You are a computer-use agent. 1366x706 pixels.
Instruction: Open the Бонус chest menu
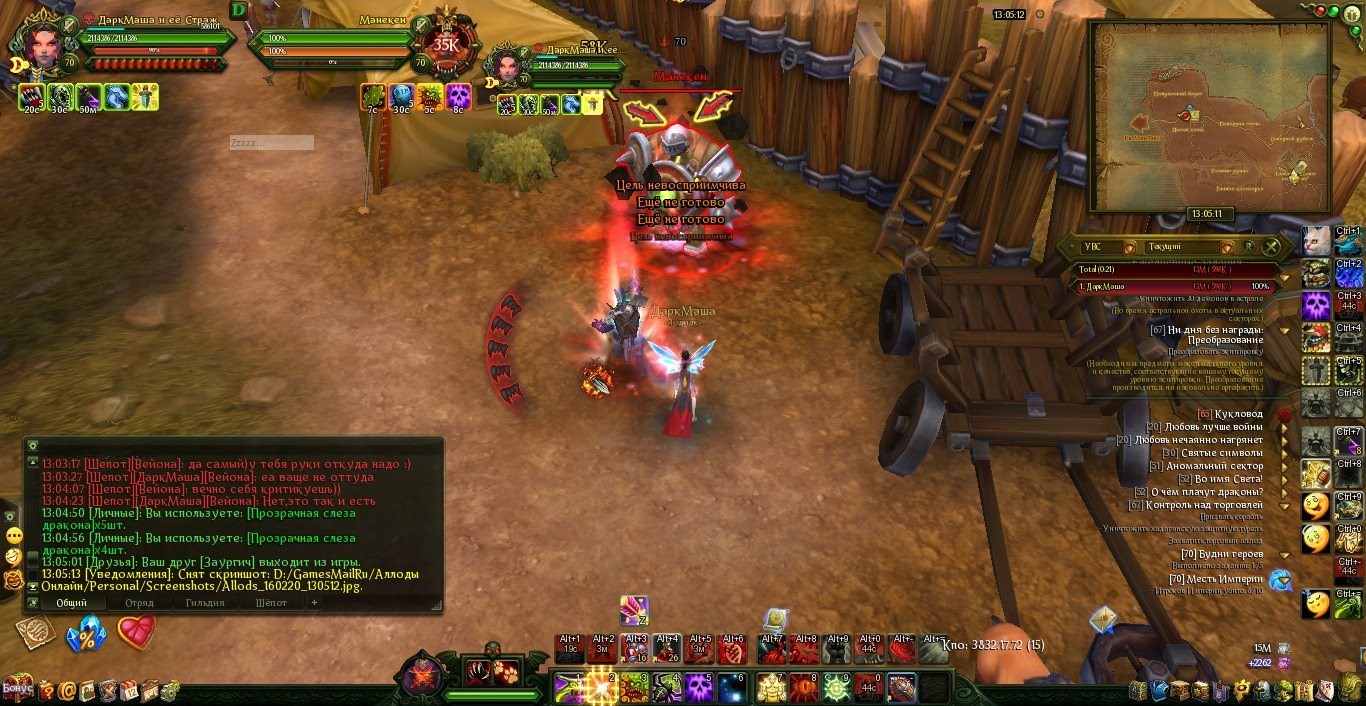pos(17,689)
